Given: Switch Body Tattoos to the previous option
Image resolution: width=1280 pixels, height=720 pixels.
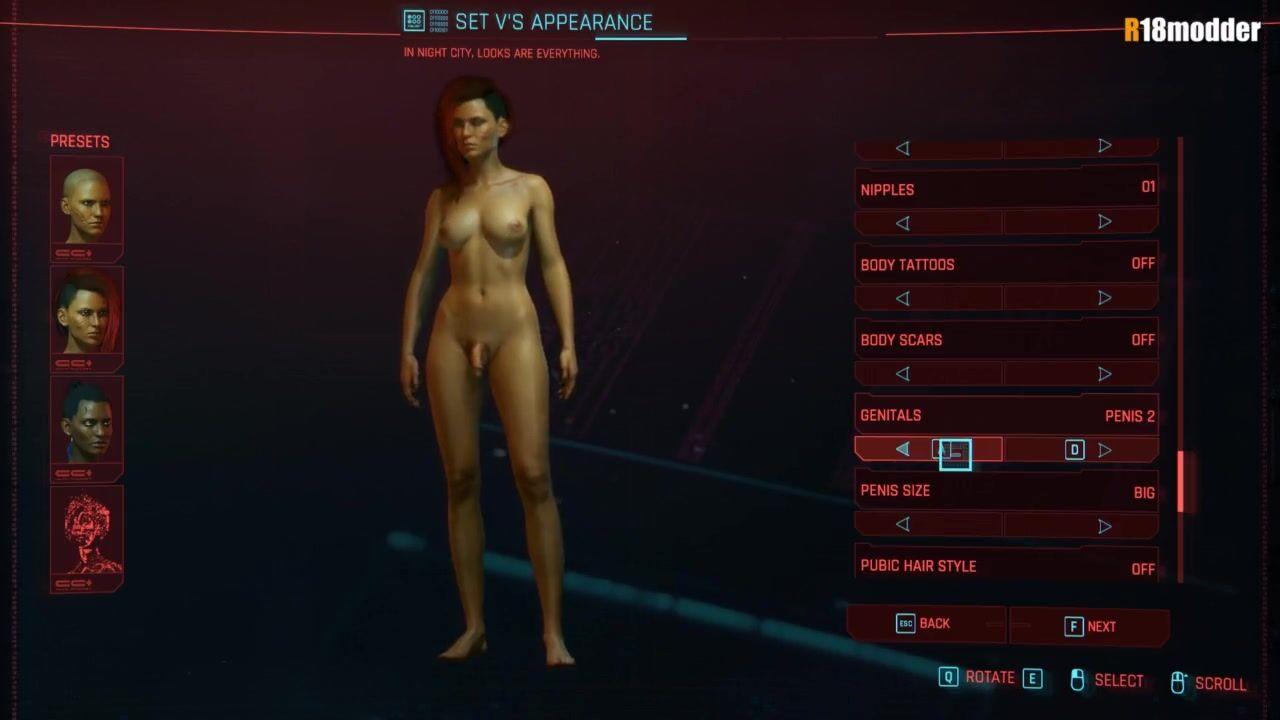Looking at the screenshot, I should 902,298.
